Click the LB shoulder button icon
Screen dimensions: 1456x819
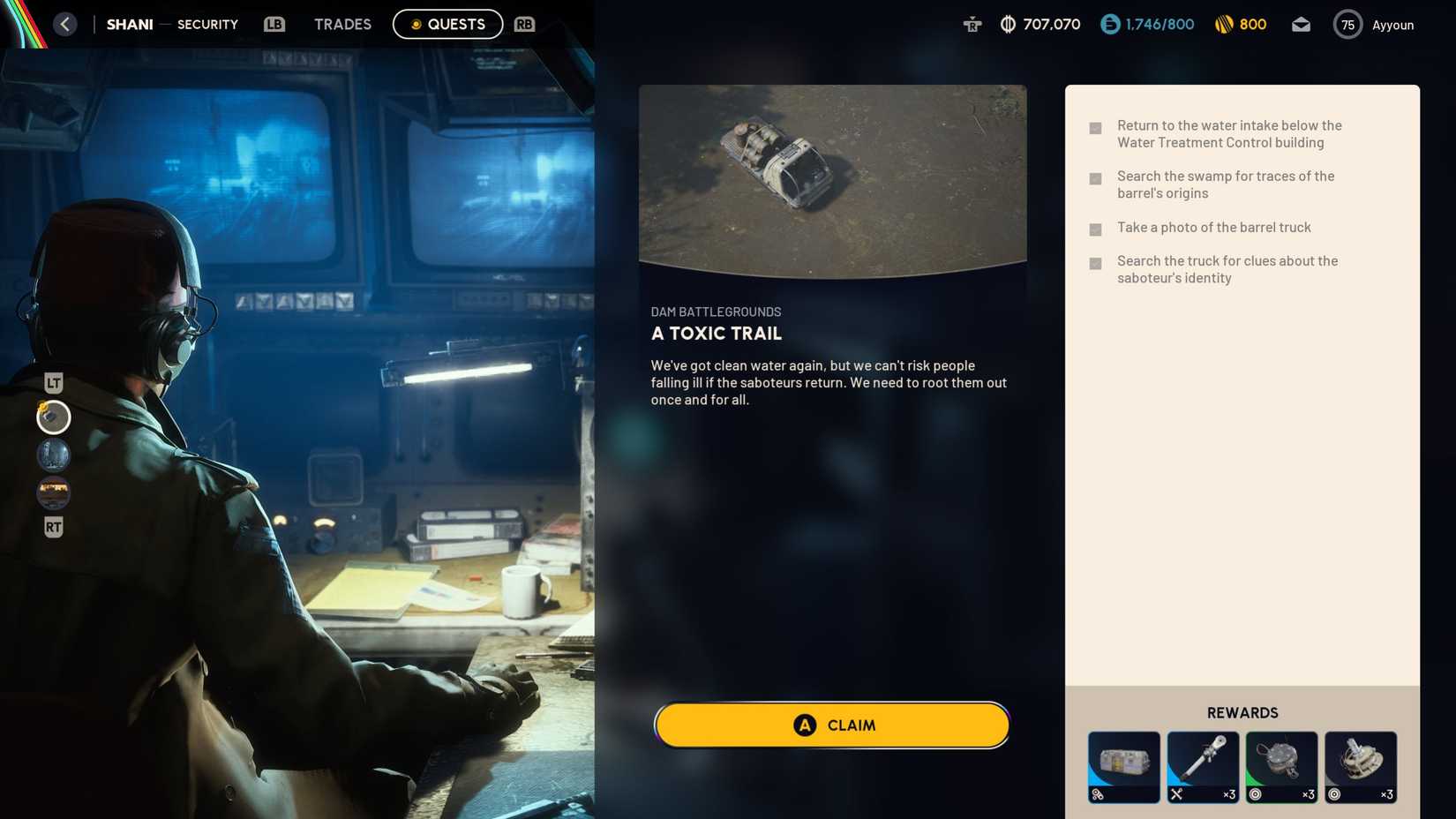click(x=274, y=24)
